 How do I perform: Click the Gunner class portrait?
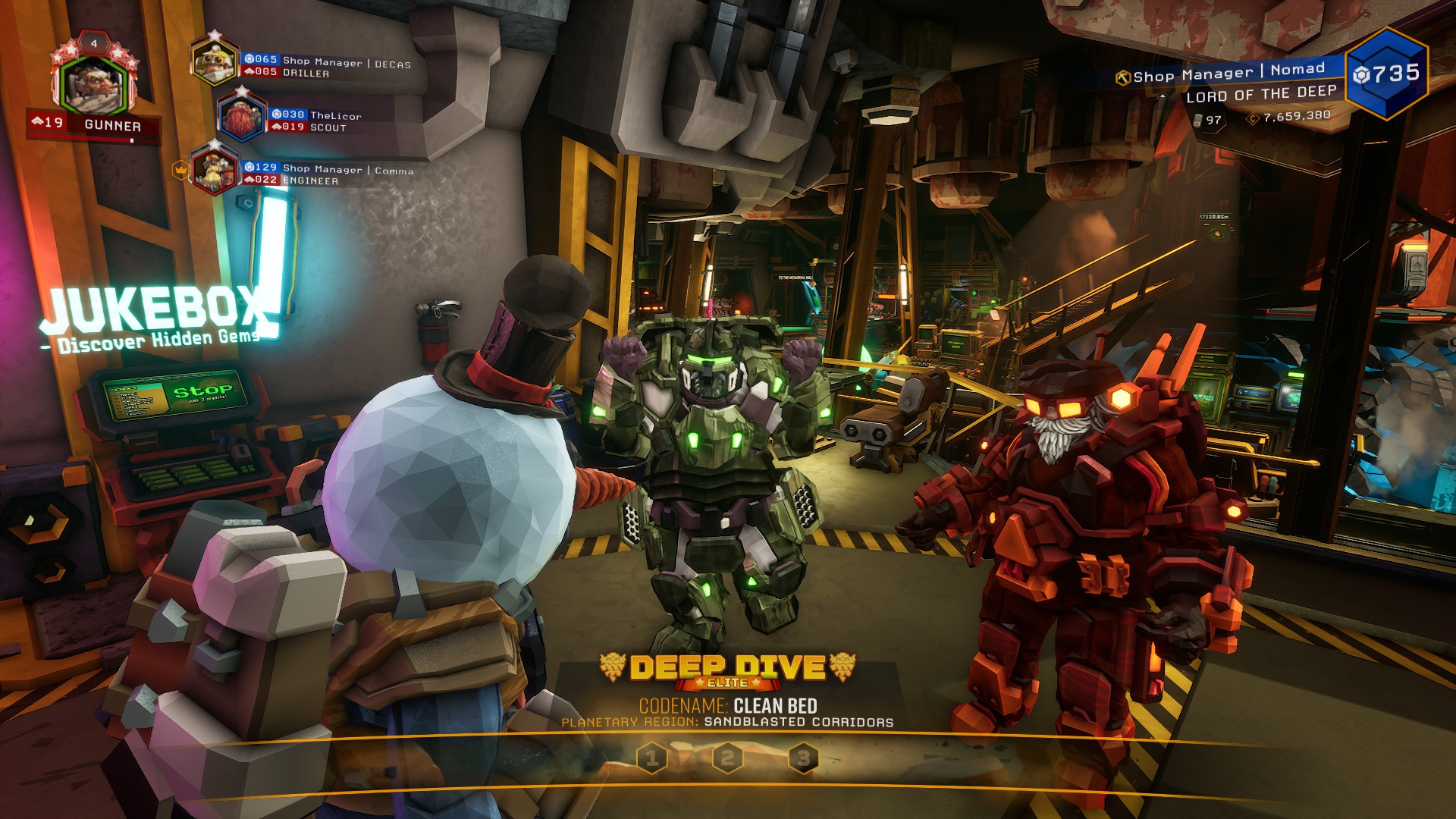click(x=93, y=83)
